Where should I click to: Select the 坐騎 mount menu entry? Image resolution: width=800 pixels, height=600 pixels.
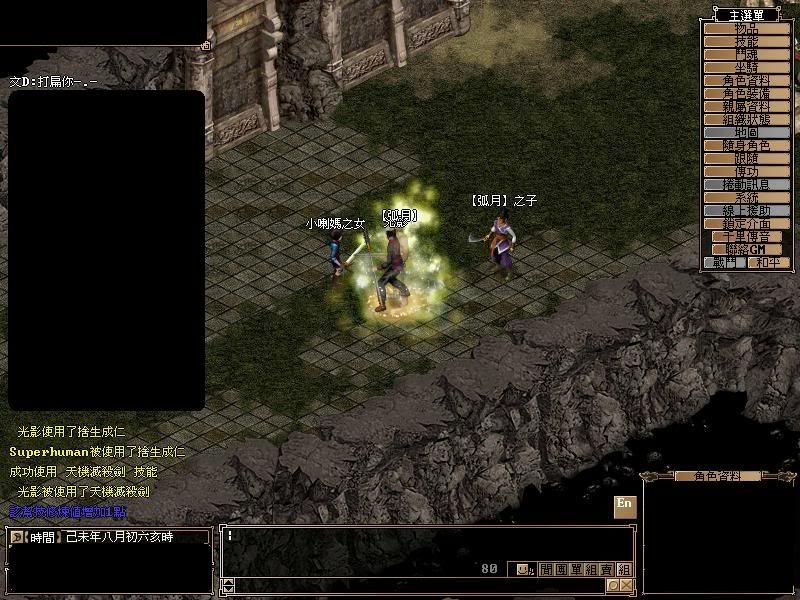tap(746, 67)
